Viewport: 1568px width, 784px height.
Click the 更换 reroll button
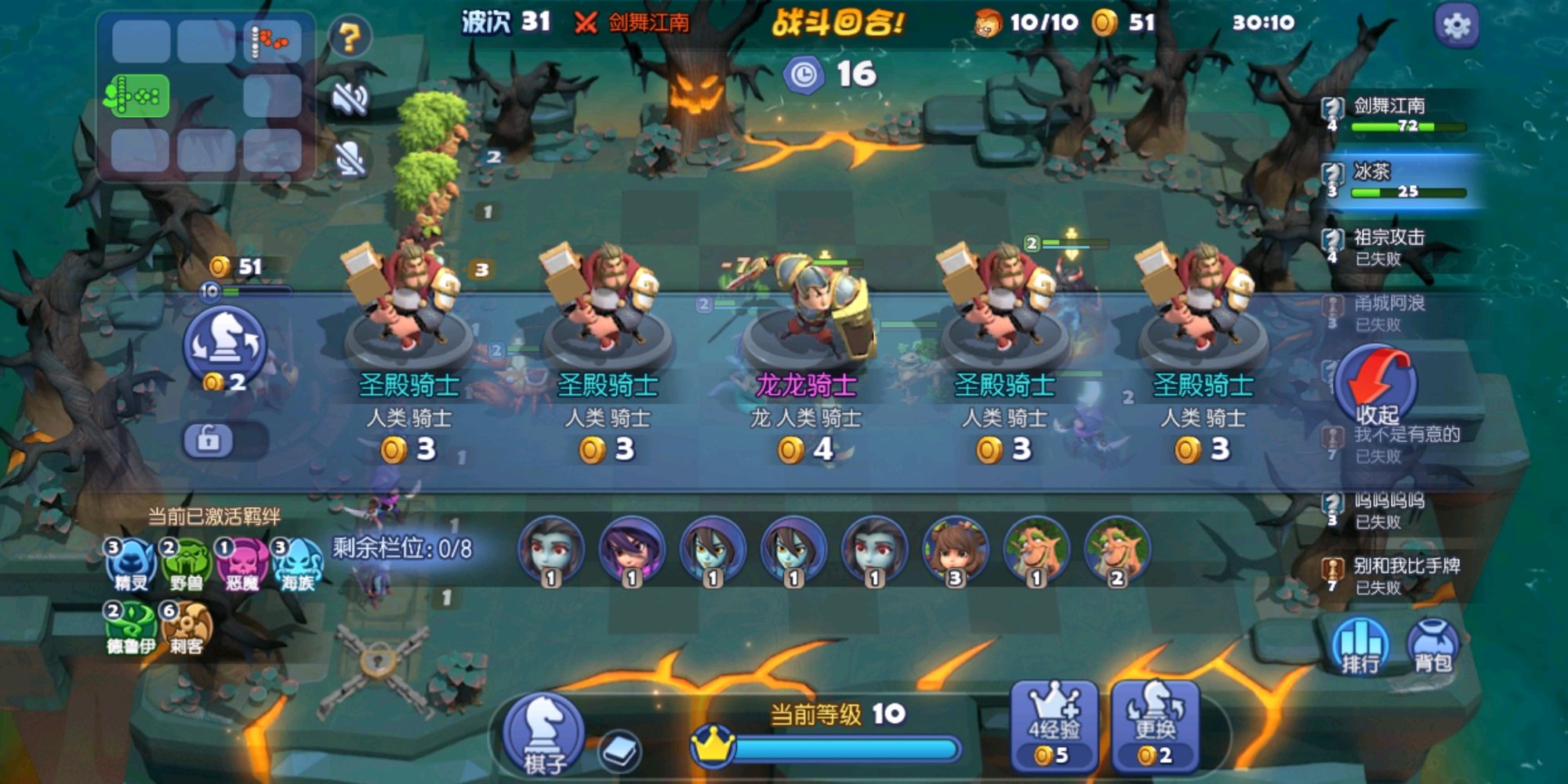point(1155,727)
